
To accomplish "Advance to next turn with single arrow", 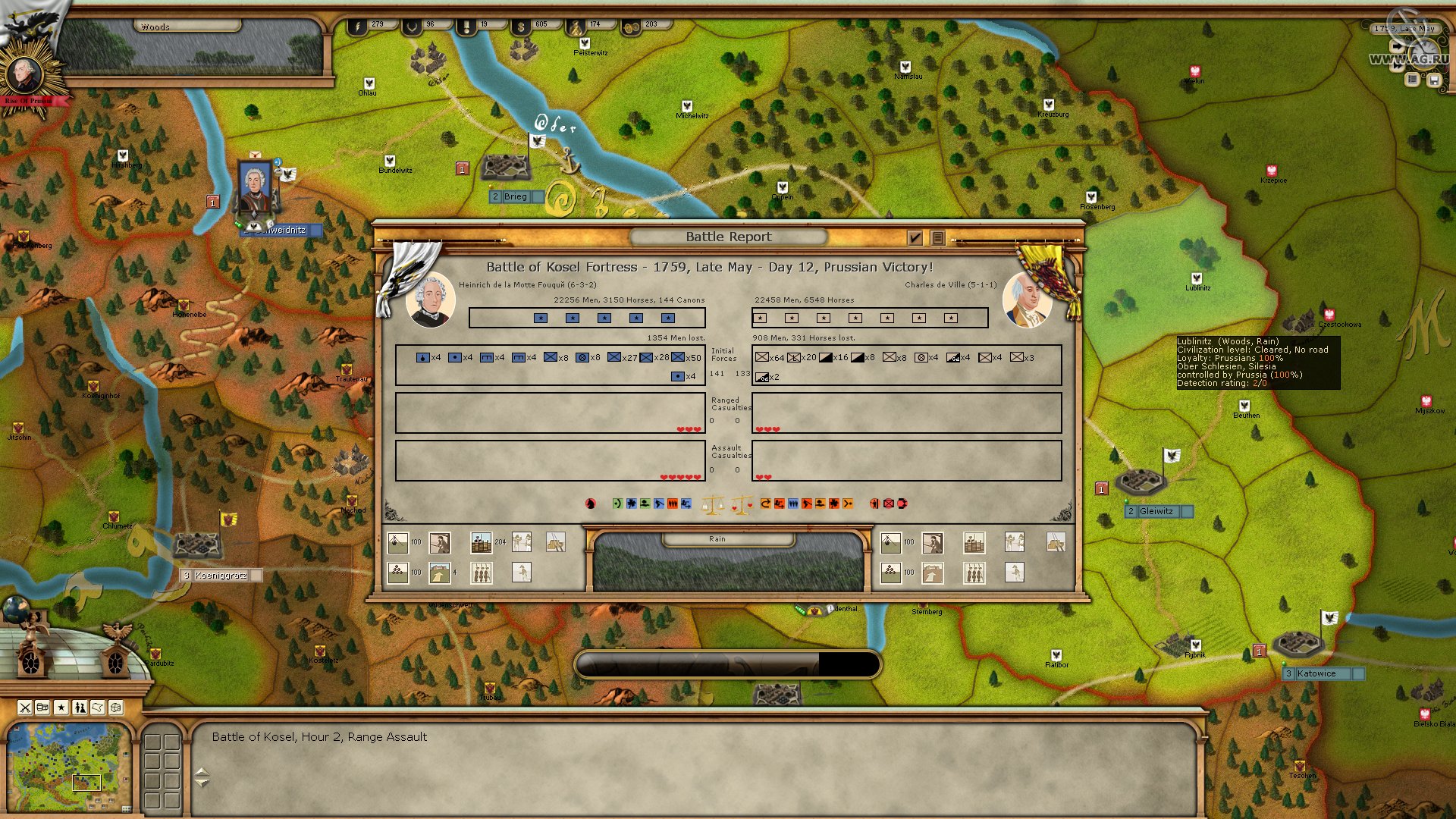I will (x=1397, y=47).
